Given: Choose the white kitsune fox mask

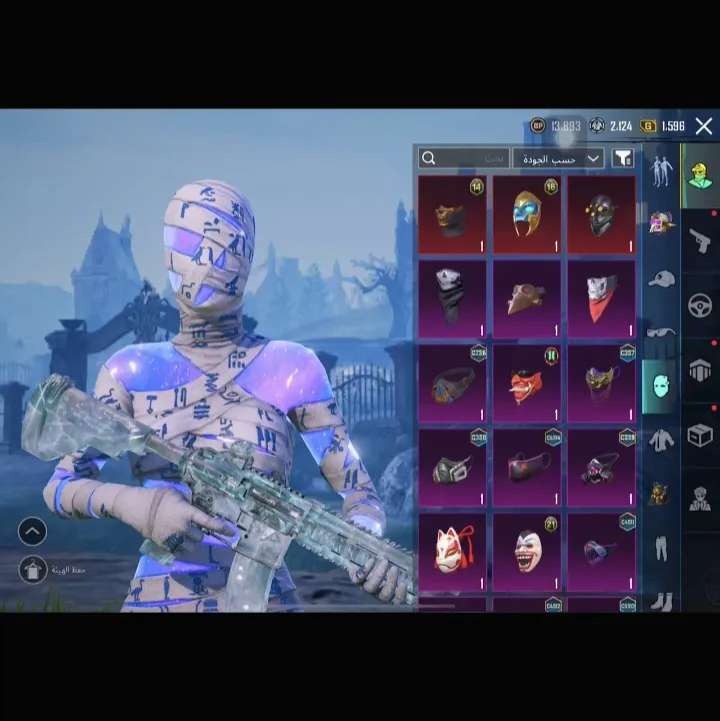Looking at the screenshot, I should pos(452,551).
